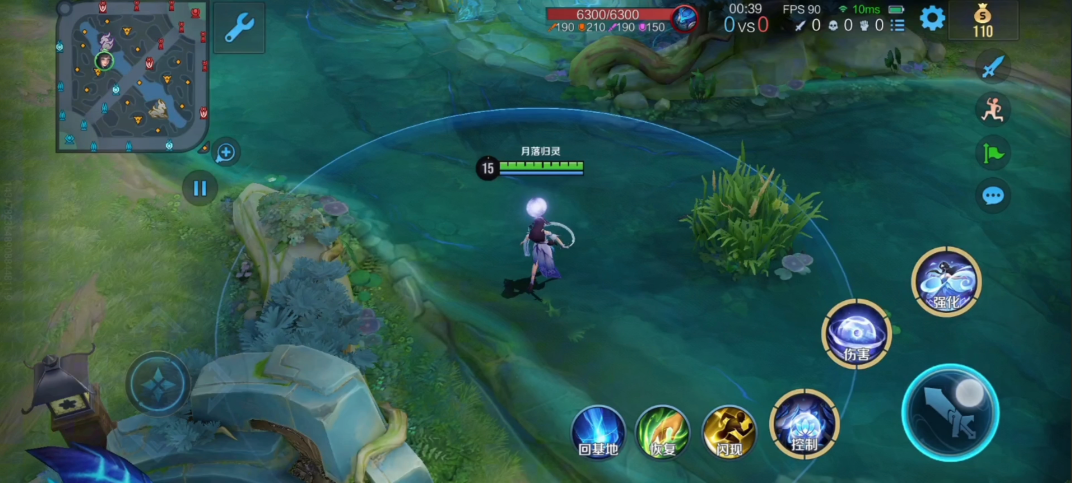Screen dimensions: 1072x483
Task: Activate the 强化 skill
Action: click(946, 280)
